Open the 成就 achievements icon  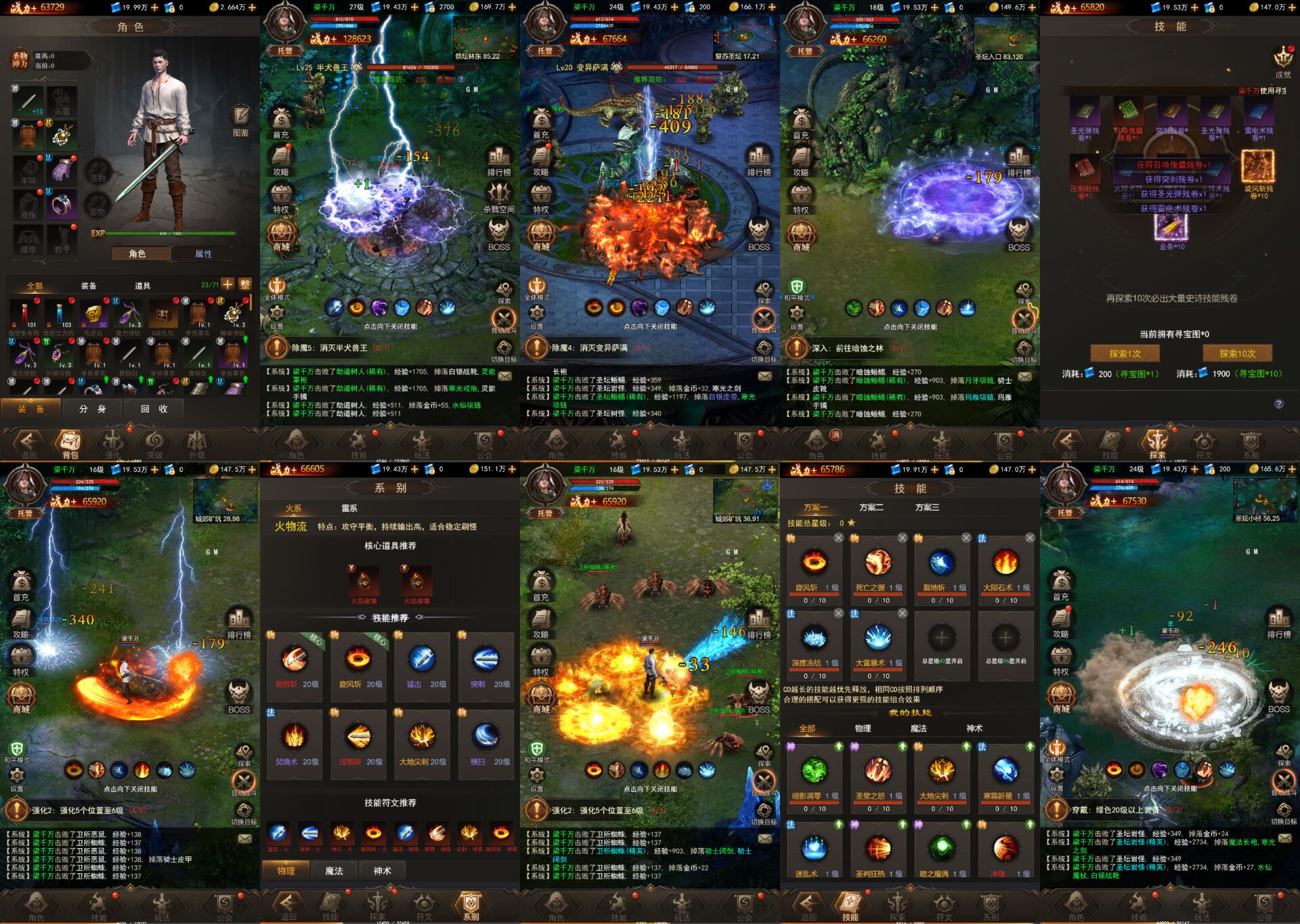coord(1283,62)
